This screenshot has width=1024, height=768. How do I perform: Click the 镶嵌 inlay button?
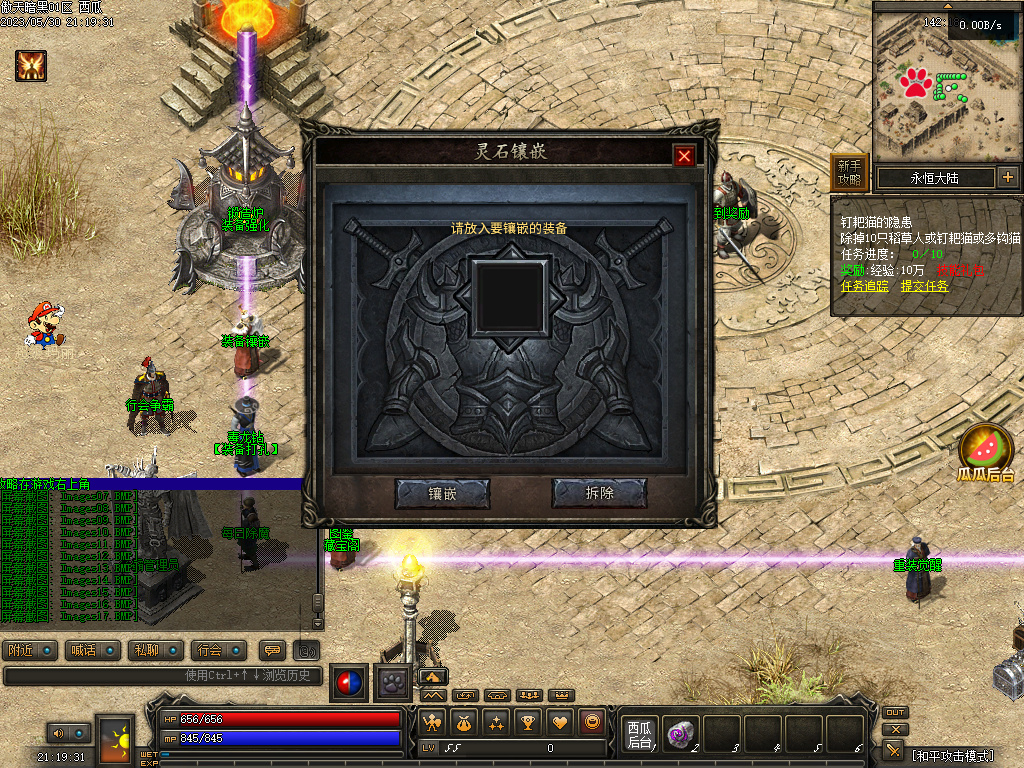pyautogui.click(x=442, y=493)
